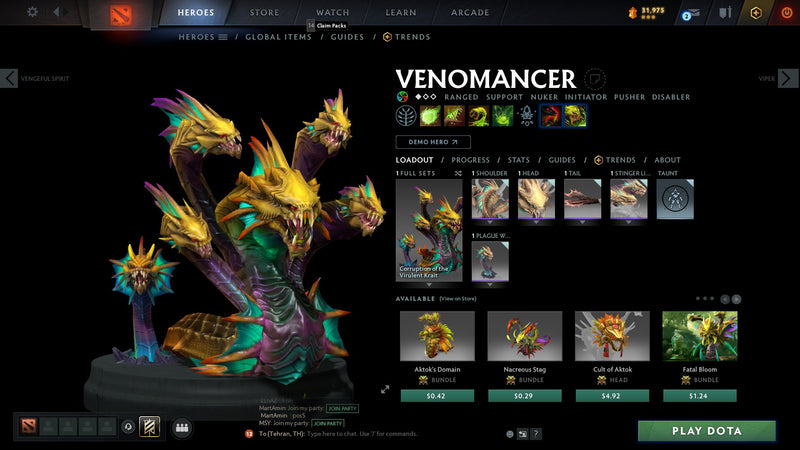Open the Watch tab
Image resolution: width=800 pixels, height=450 pixels.
pyautogui.click(x=332, y=13)
